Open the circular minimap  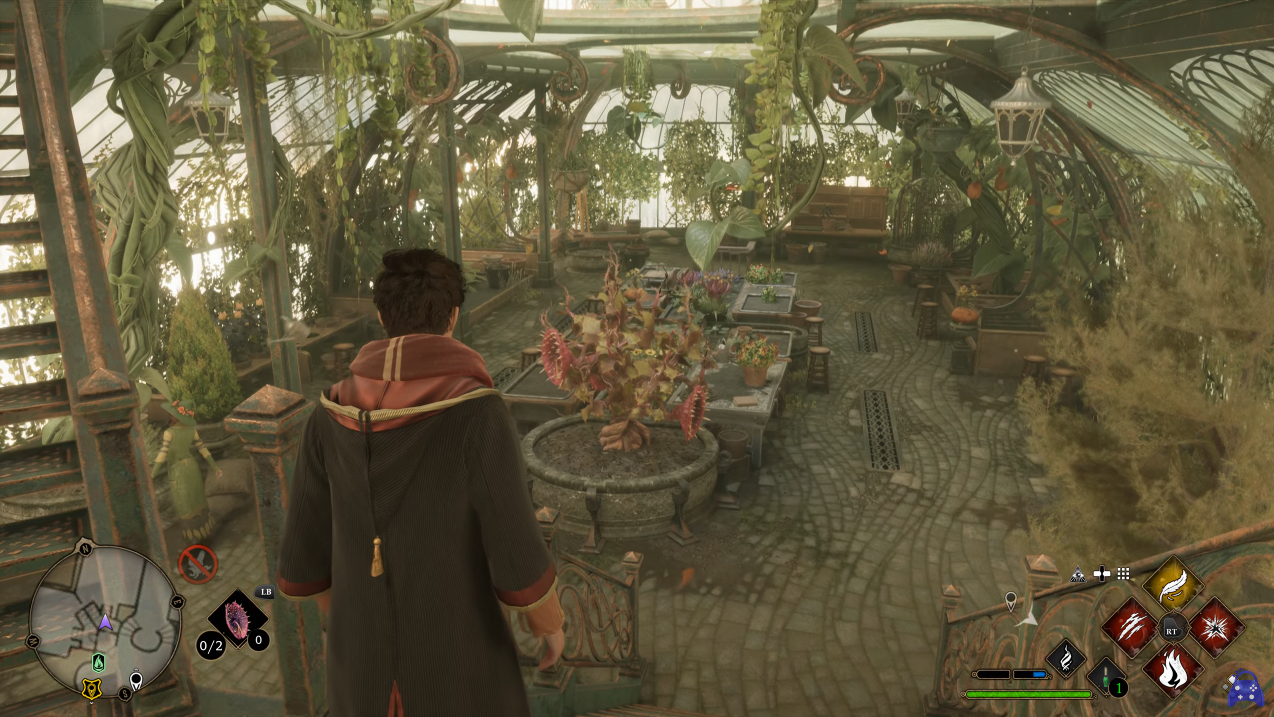point(105,622)
